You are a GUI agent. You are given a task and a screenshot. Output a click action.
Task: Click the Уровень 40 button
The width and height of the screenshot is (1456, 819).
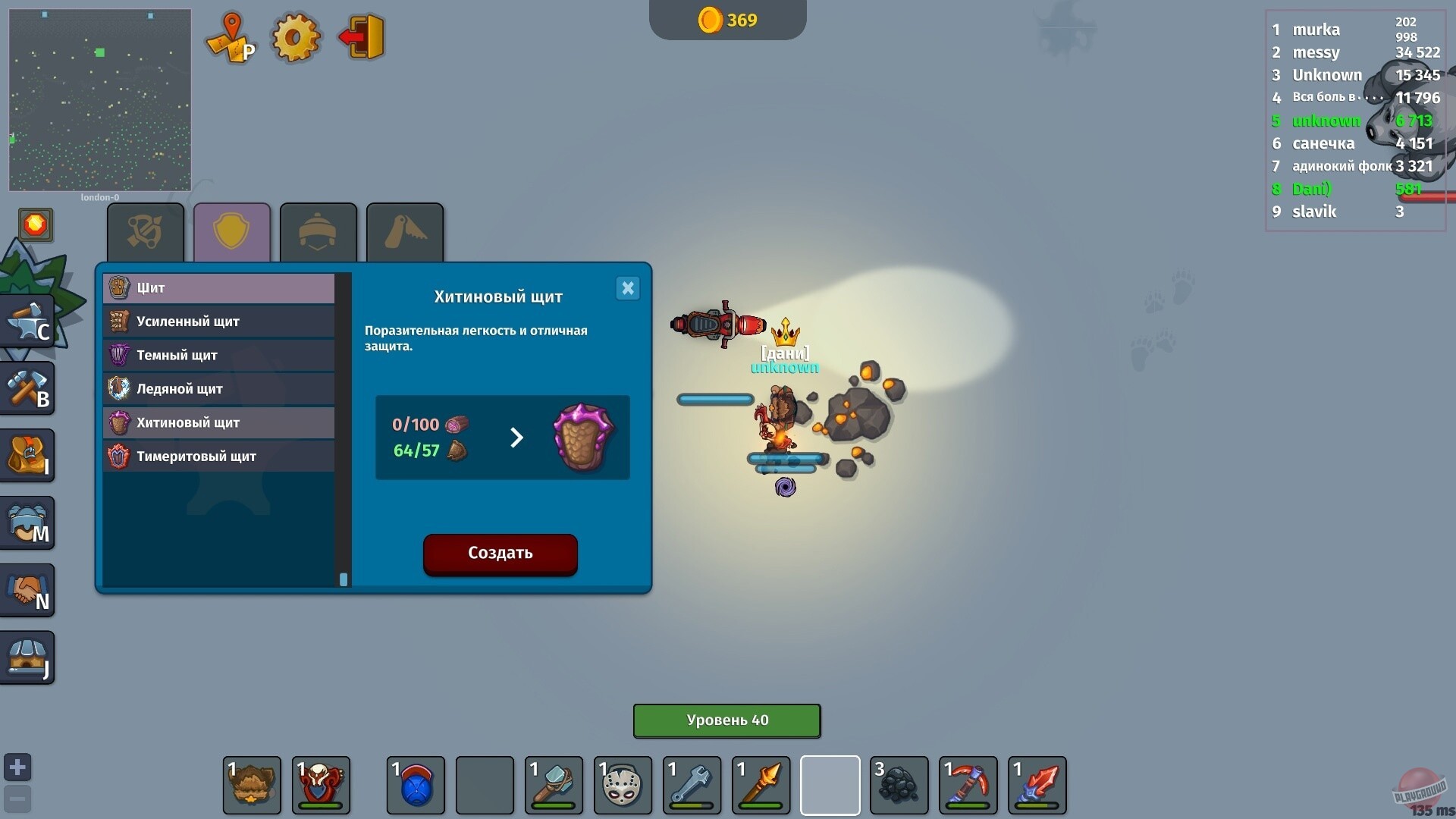pyautogui.click(x=726, y=720)
